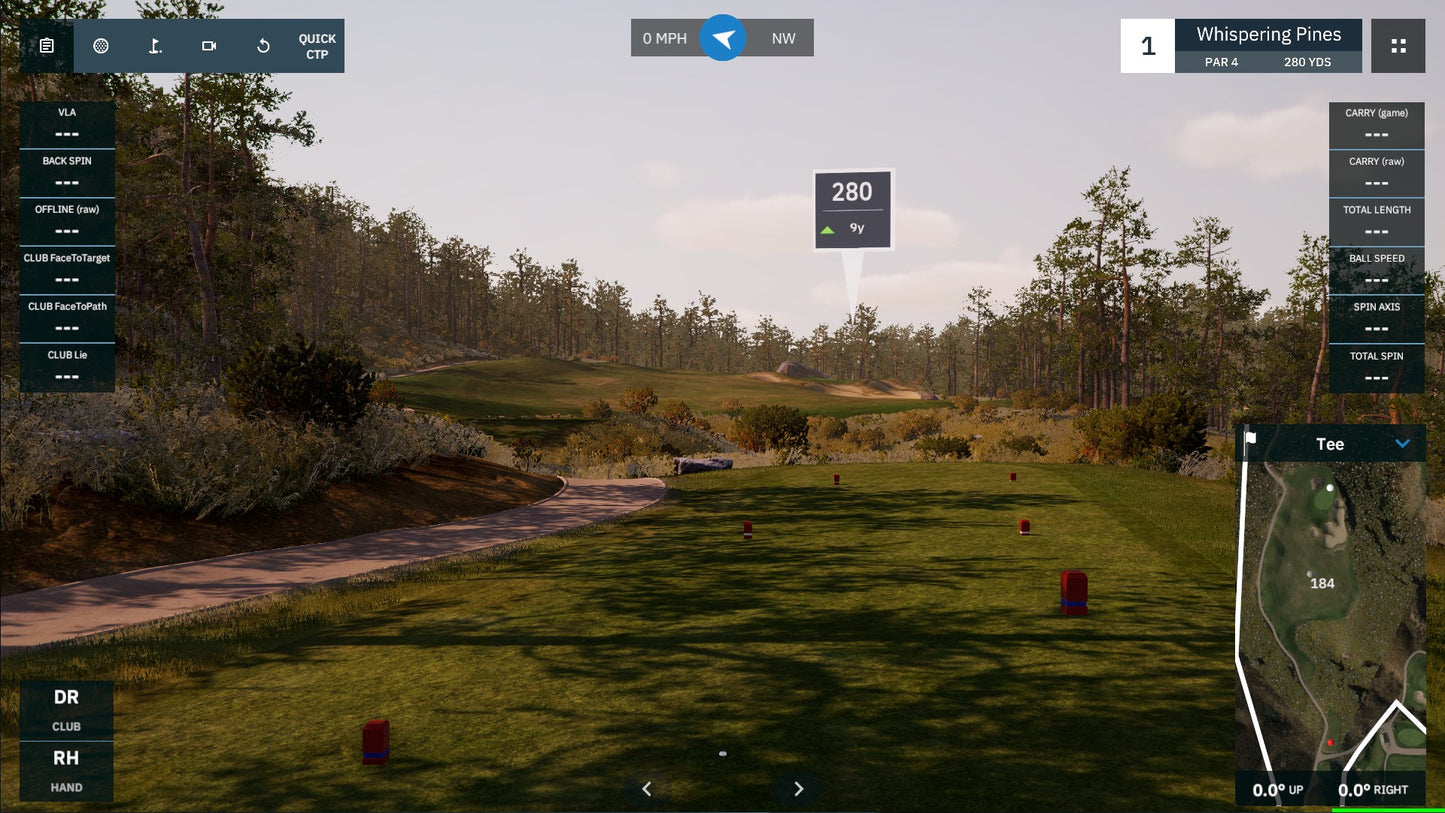The image size is (1445, 813).
Task: Expand the Tee dropdown on minimap
Action: tap(1402, 444)
